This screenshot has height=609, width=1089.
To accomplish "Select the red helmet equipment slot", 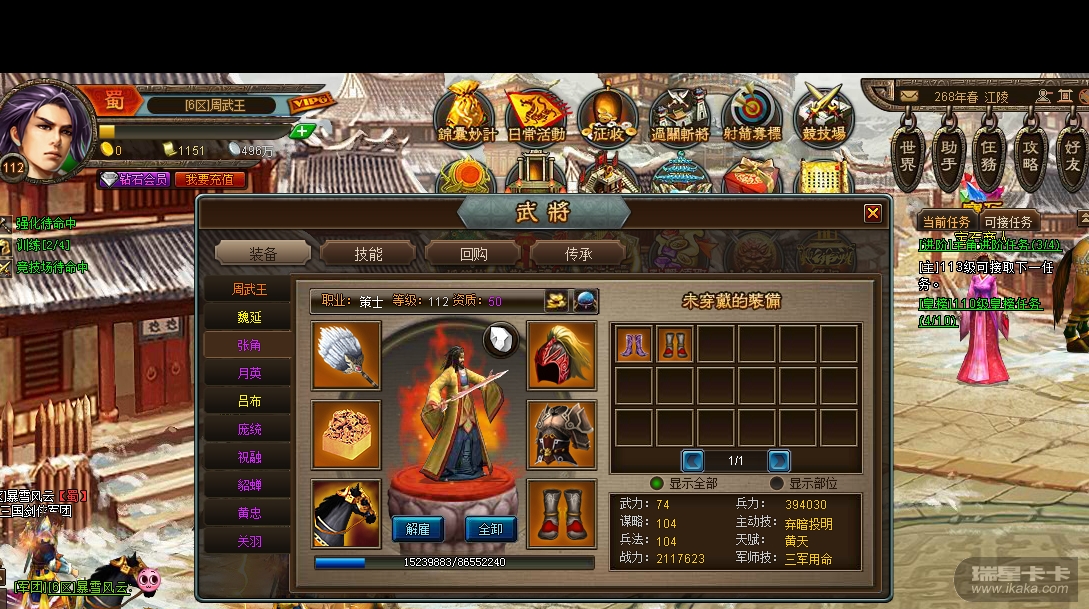I will [x=561, y=355].
